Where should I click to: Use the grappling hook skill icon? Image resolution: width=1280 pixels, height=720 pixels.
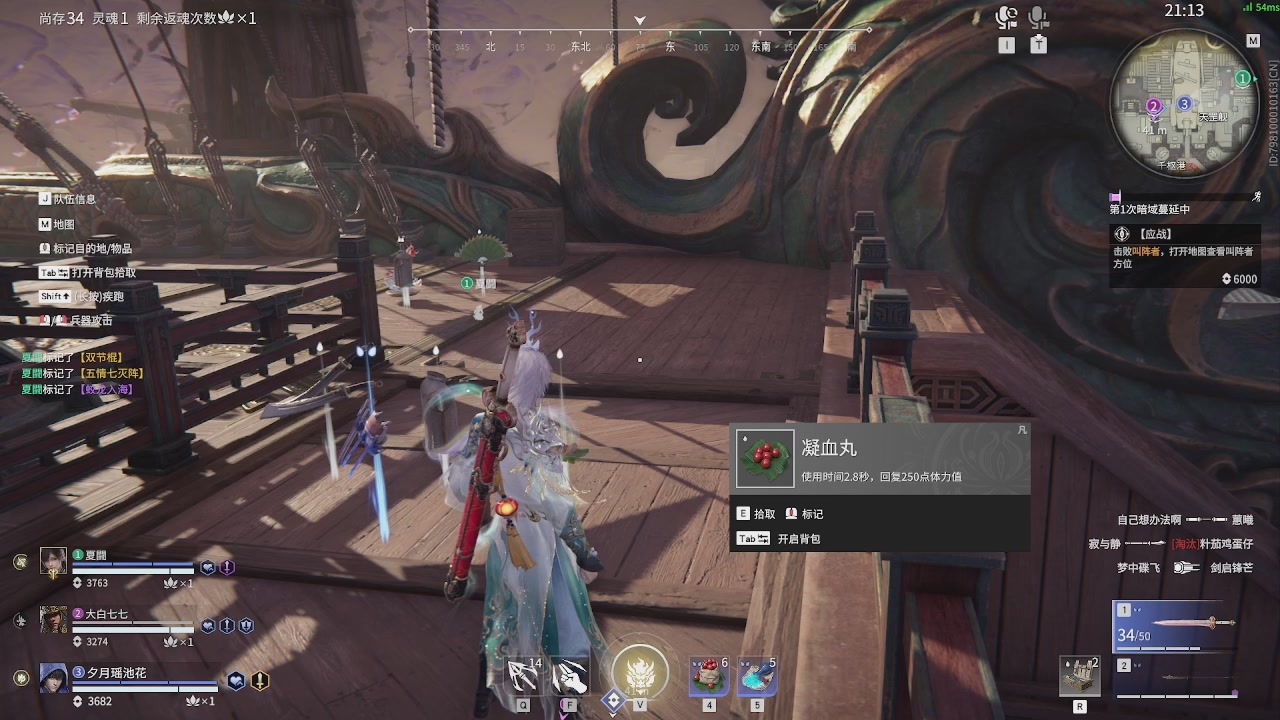click(523, 677)
